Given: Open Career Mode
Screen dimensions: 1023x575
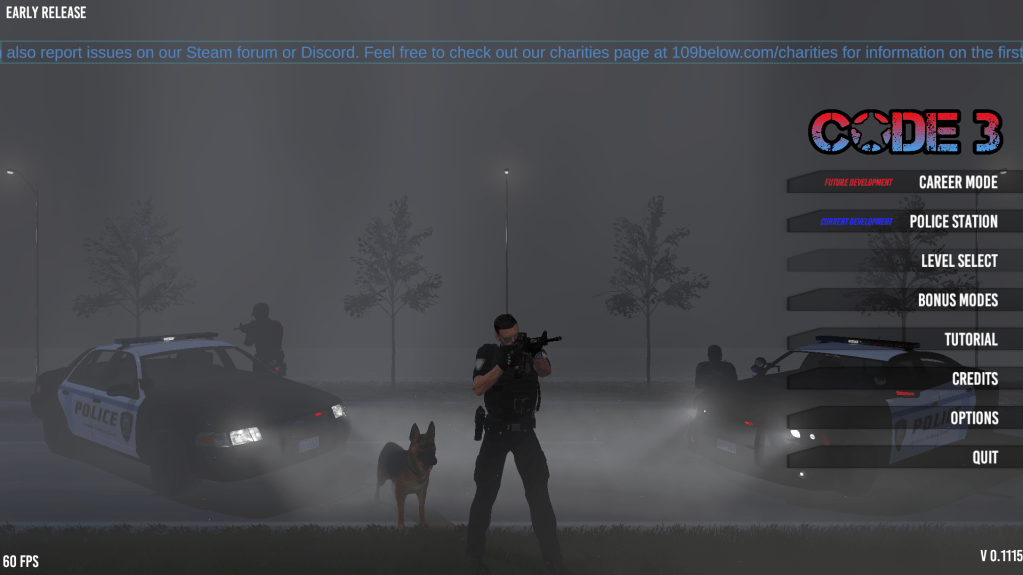Looking at the screenshot, I should (x=957, y=182).
